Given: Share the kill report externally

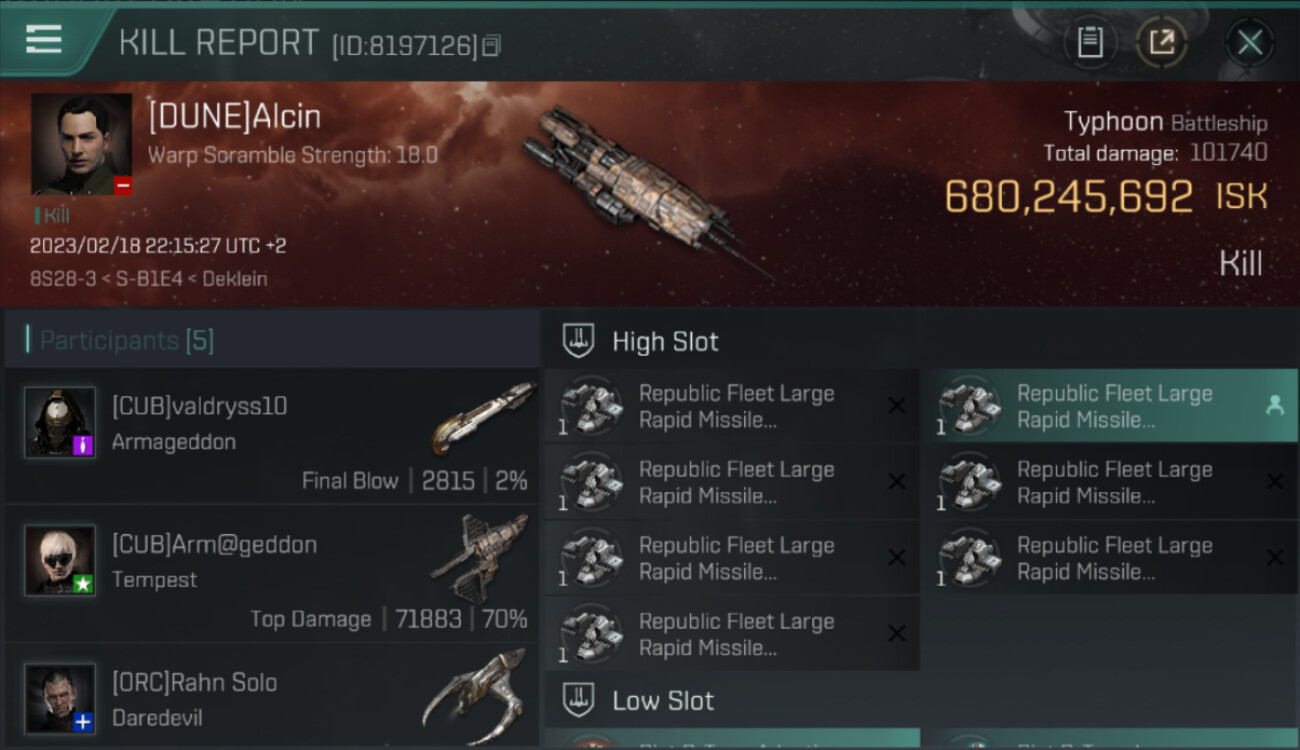Looking at the screenshot, I should click(1161, 42).
